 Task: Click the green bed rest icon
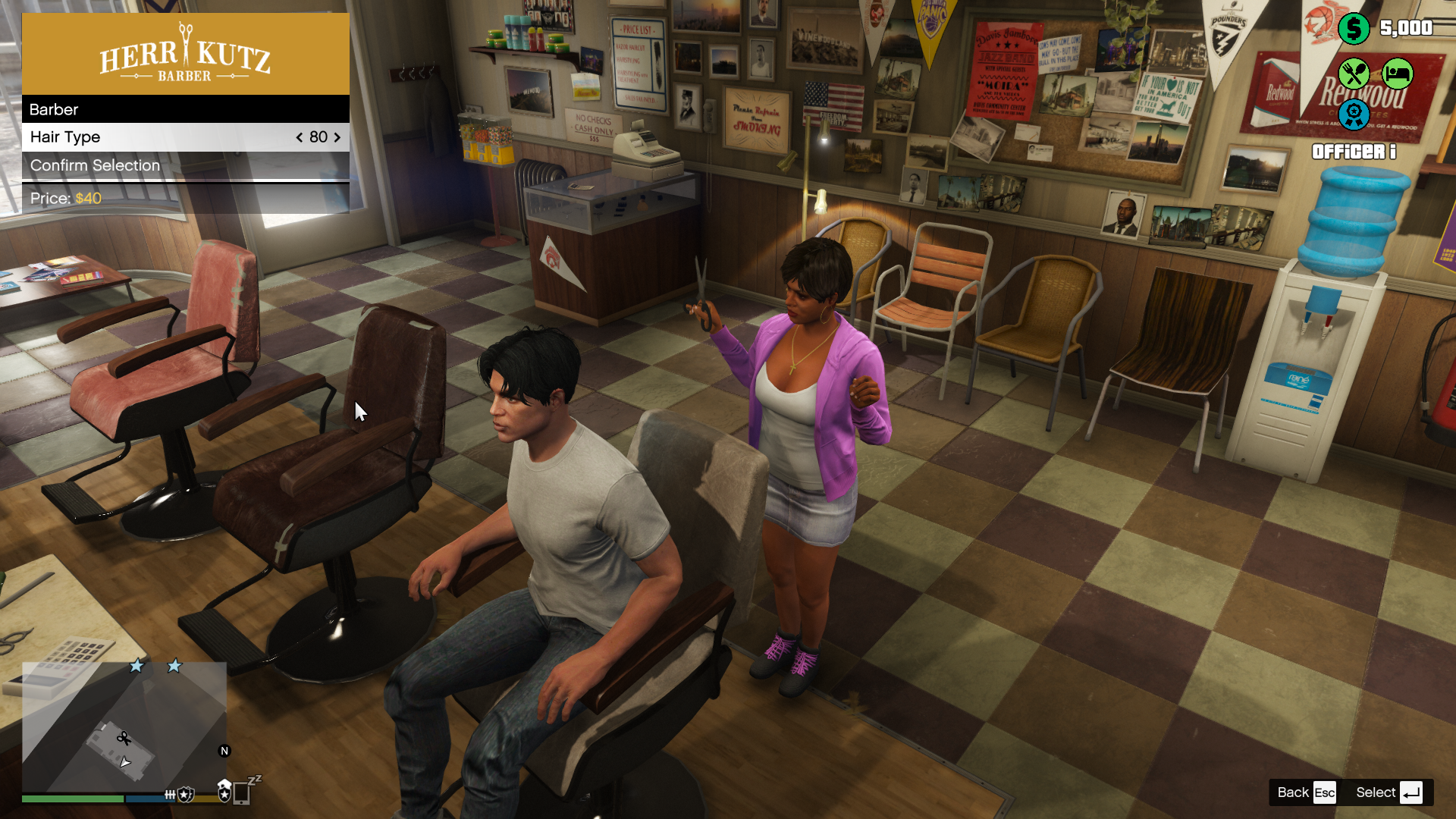coord(1397,74)
